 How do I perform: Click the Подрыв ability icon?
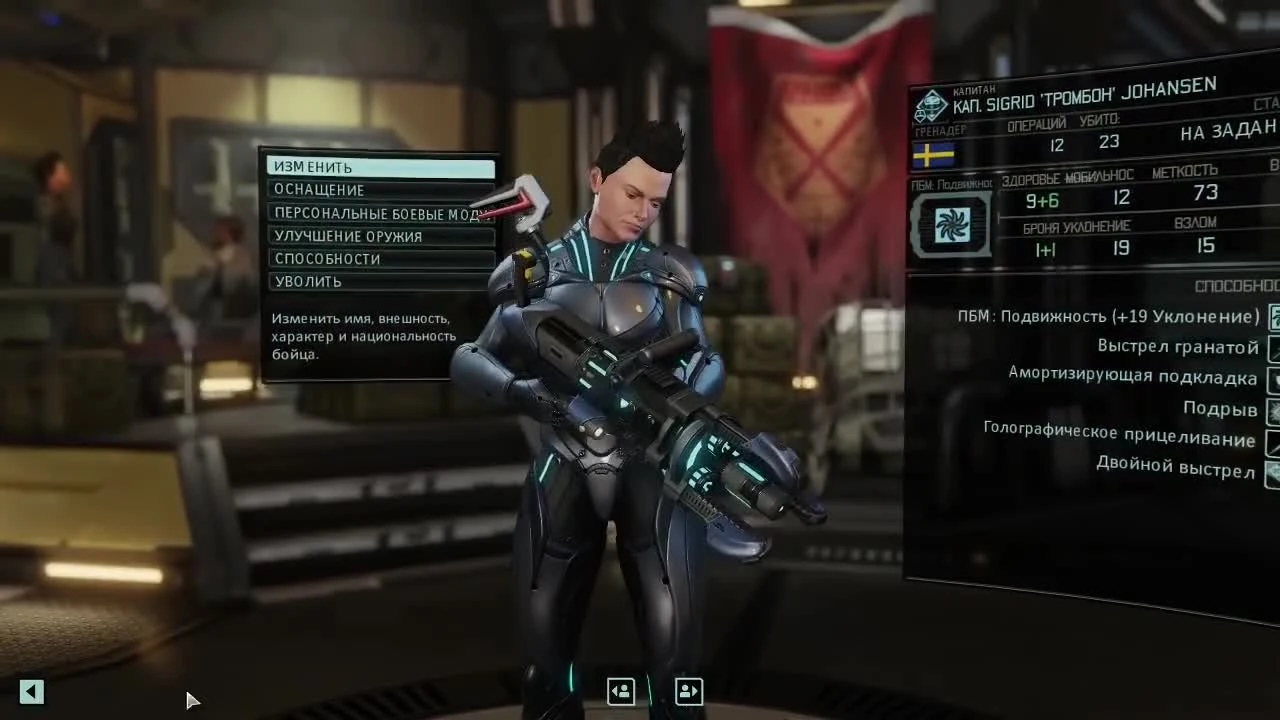click(x=1272, y=410)
